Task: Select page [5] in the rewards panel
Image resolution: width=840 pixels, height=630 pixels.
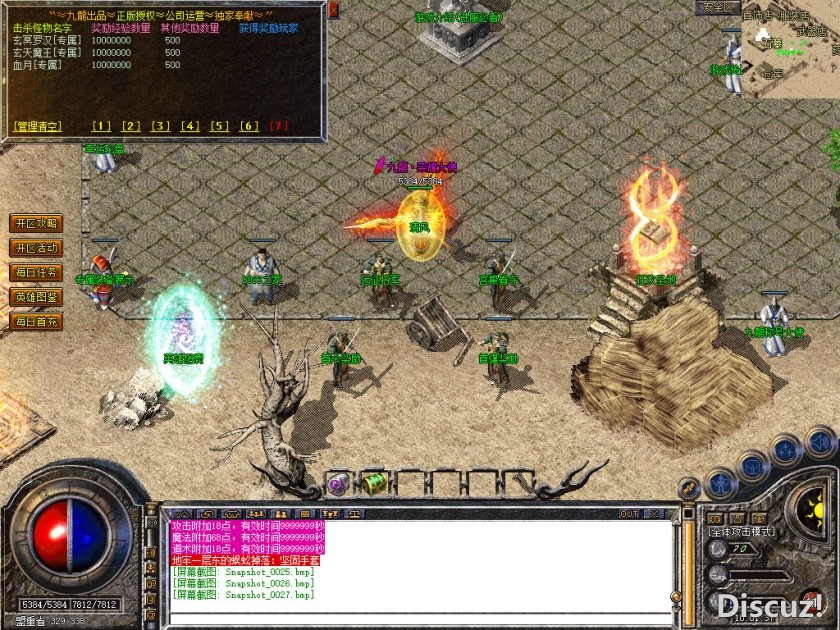Action: tap(220, 126)
